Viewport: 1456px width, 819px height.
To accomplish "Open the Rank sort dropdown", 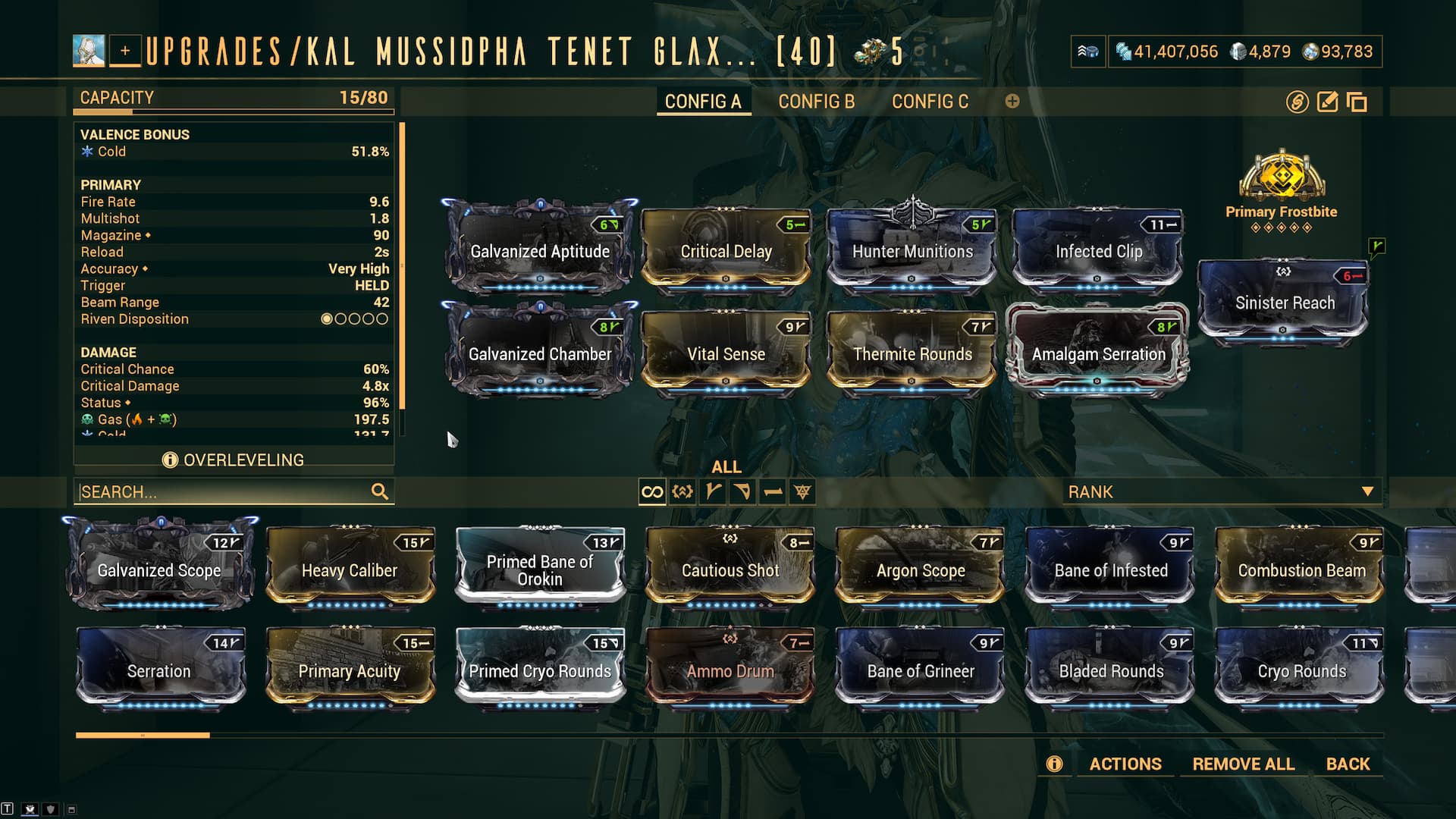I will coord(1219,492).
